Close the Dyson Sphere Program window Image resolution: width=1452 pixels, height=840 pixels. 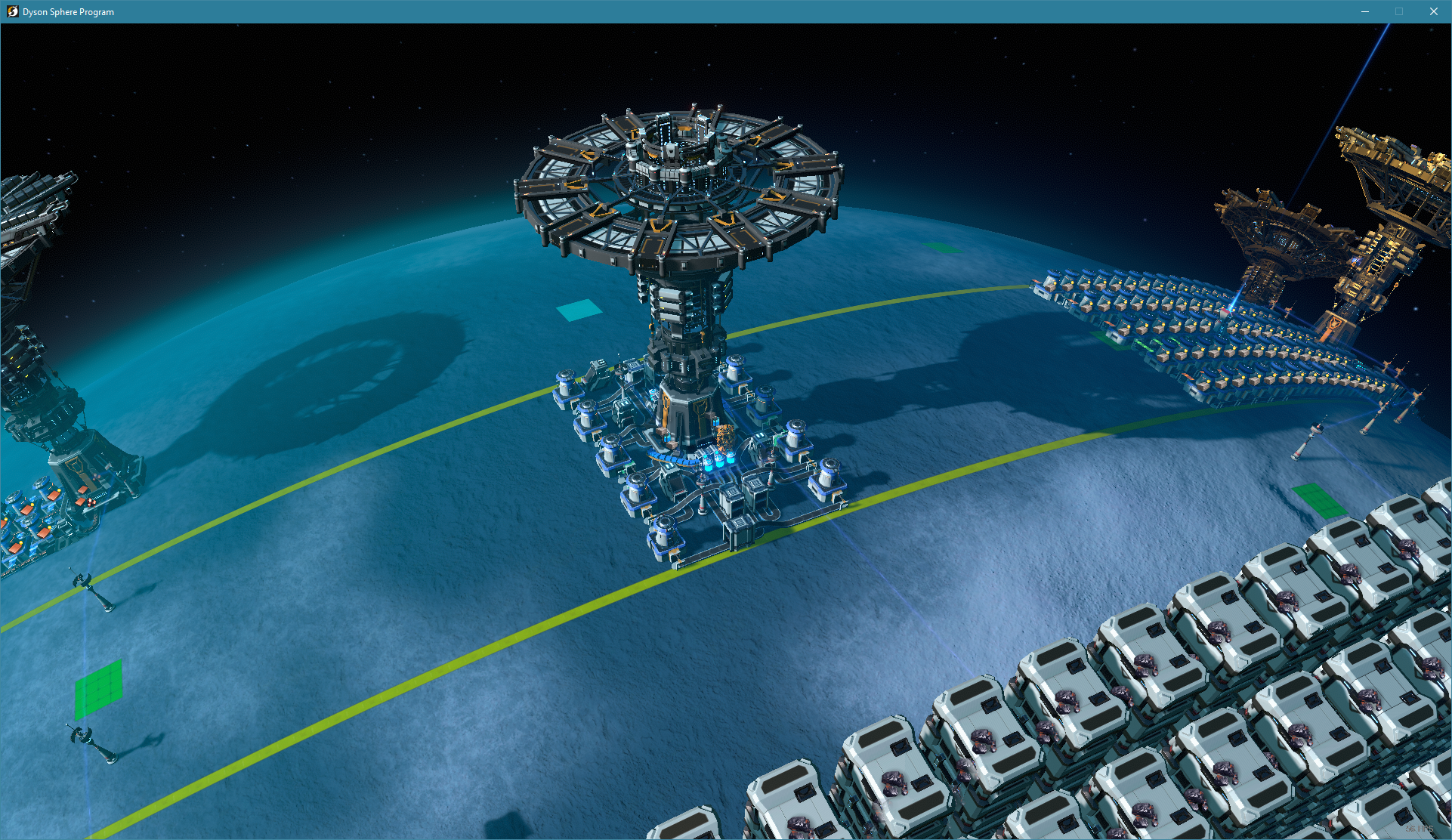coord(1433,11)
